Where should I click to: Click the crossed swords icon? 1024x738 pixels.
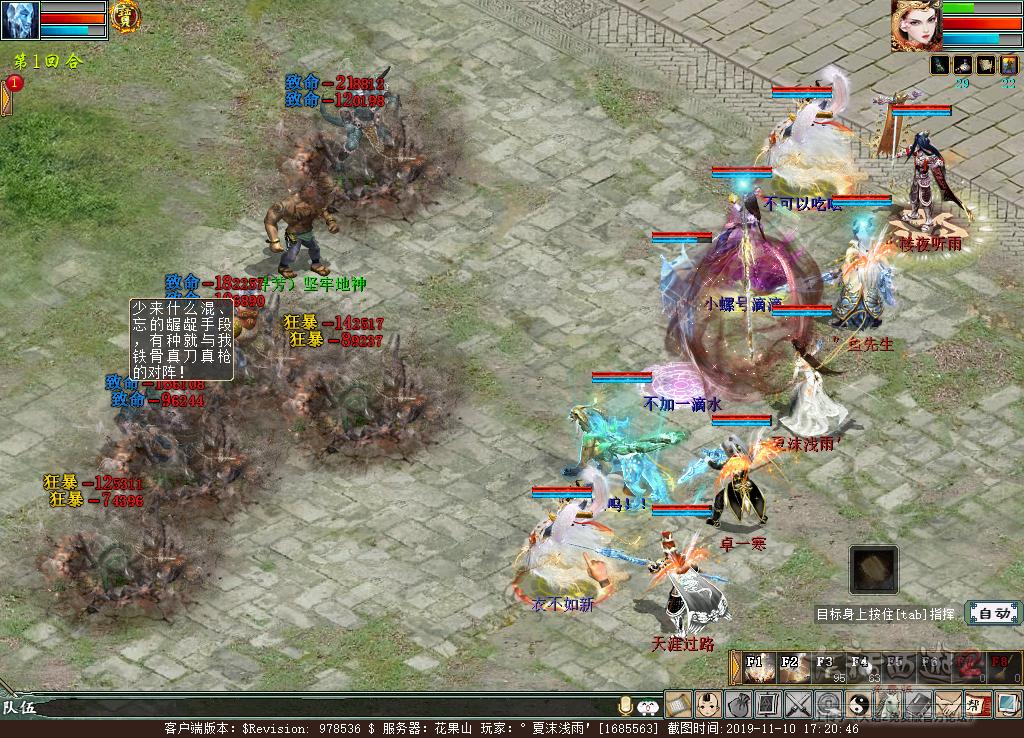[798, 704]
